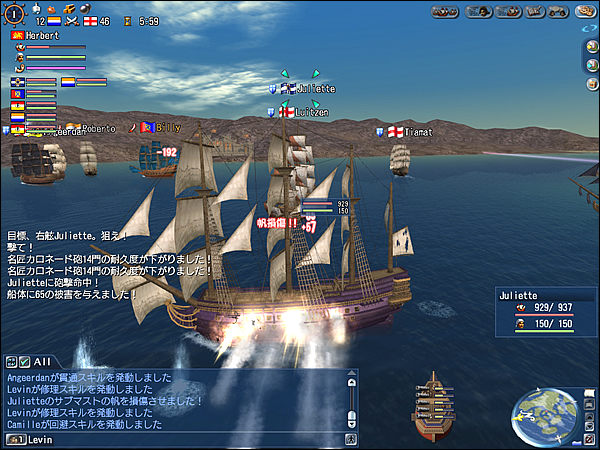Open the ship fleet menu button

[445, 12]
